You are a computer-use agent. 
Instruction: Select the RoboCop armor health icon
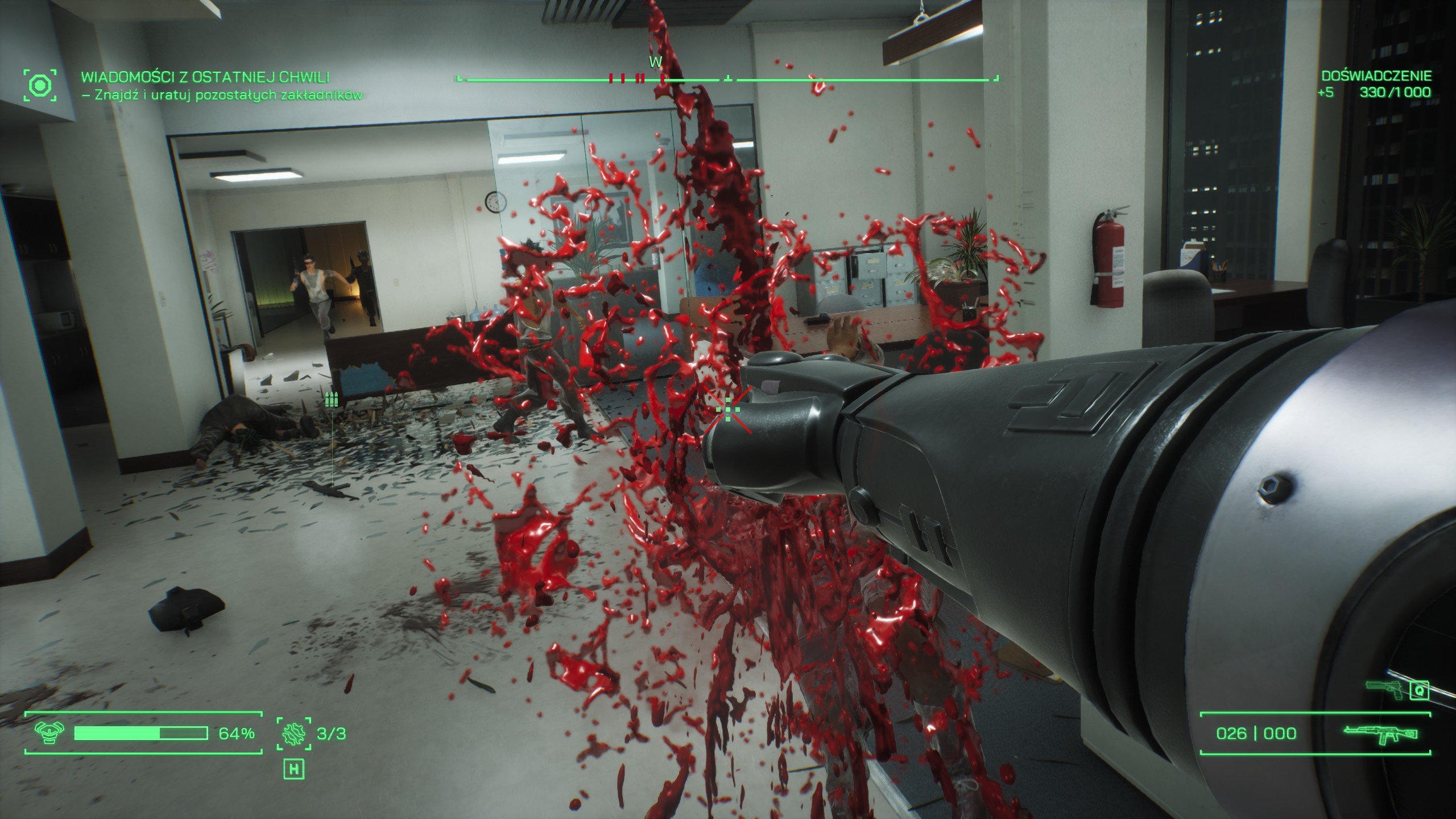coord(49,733)
